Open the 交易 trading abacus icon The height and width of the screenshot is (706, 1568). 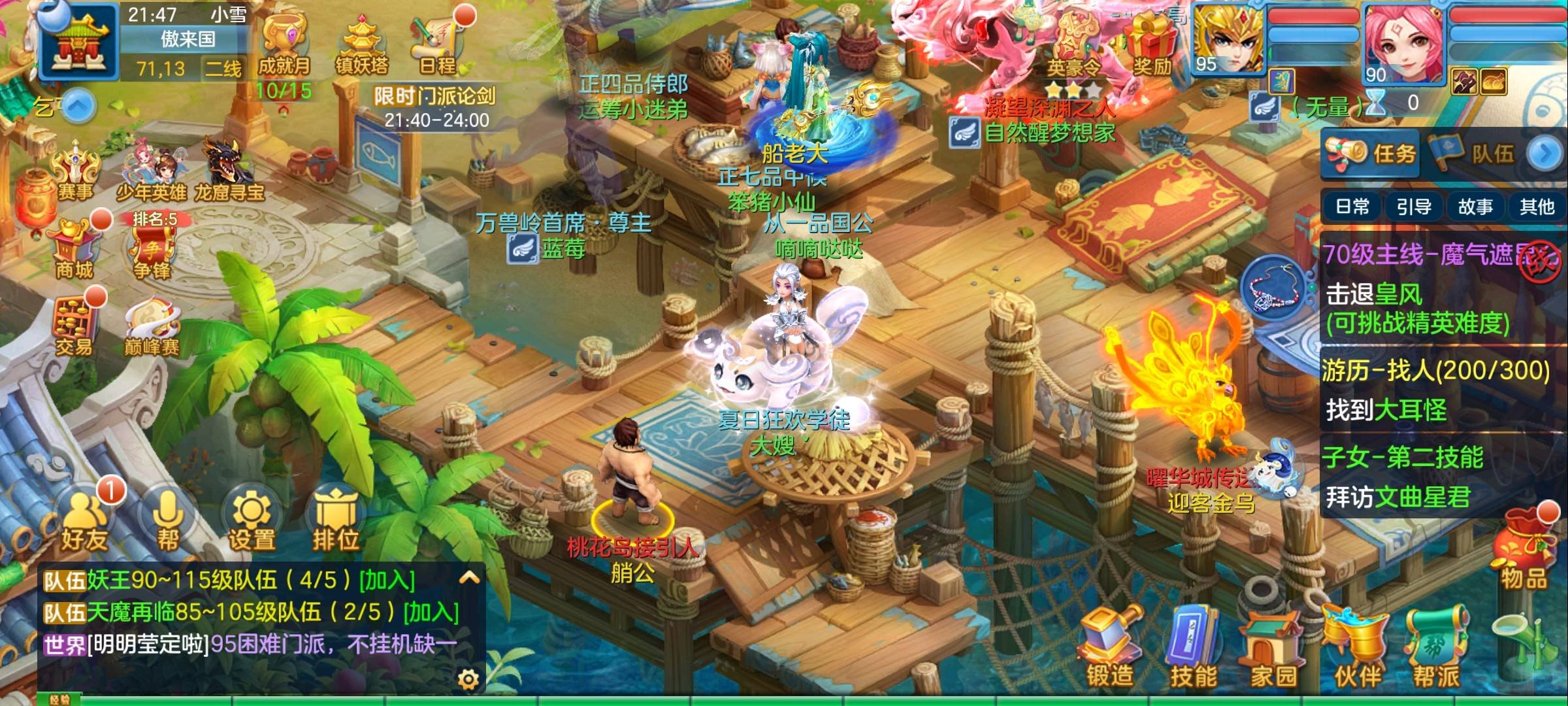click(x=73, y=327)
